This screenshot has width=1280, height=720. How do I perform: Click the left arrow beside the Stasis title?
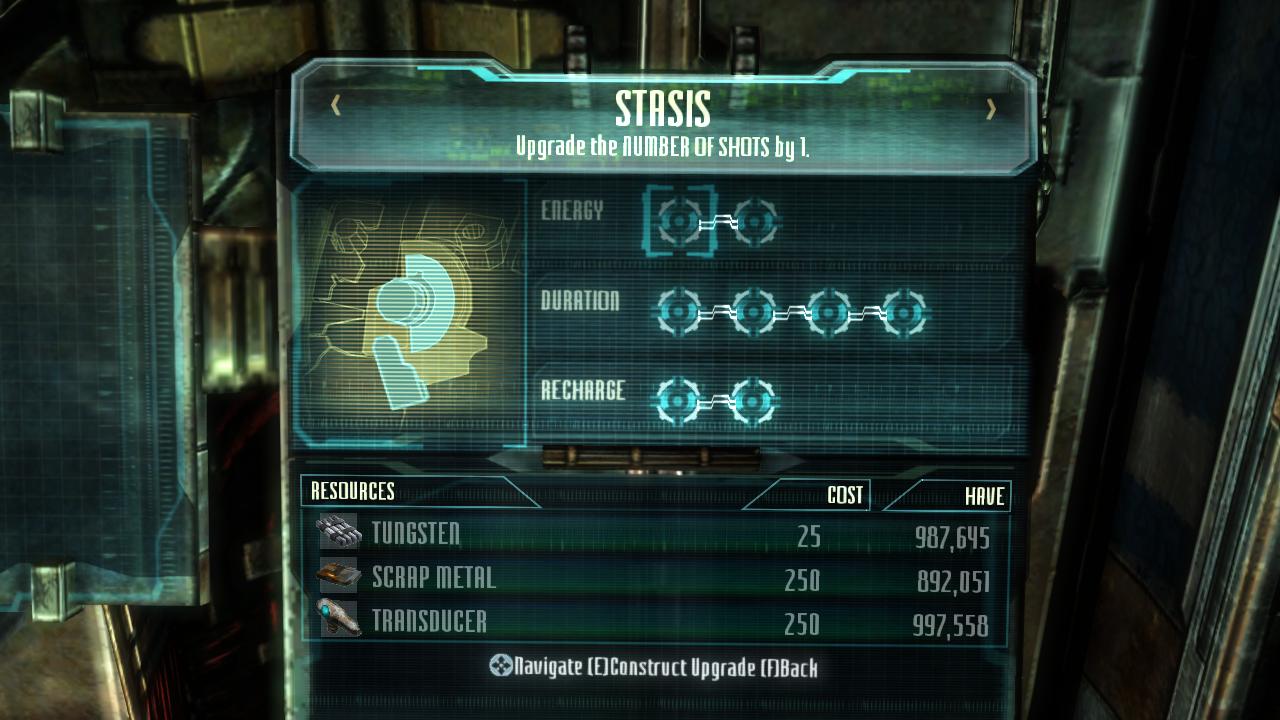336,105
